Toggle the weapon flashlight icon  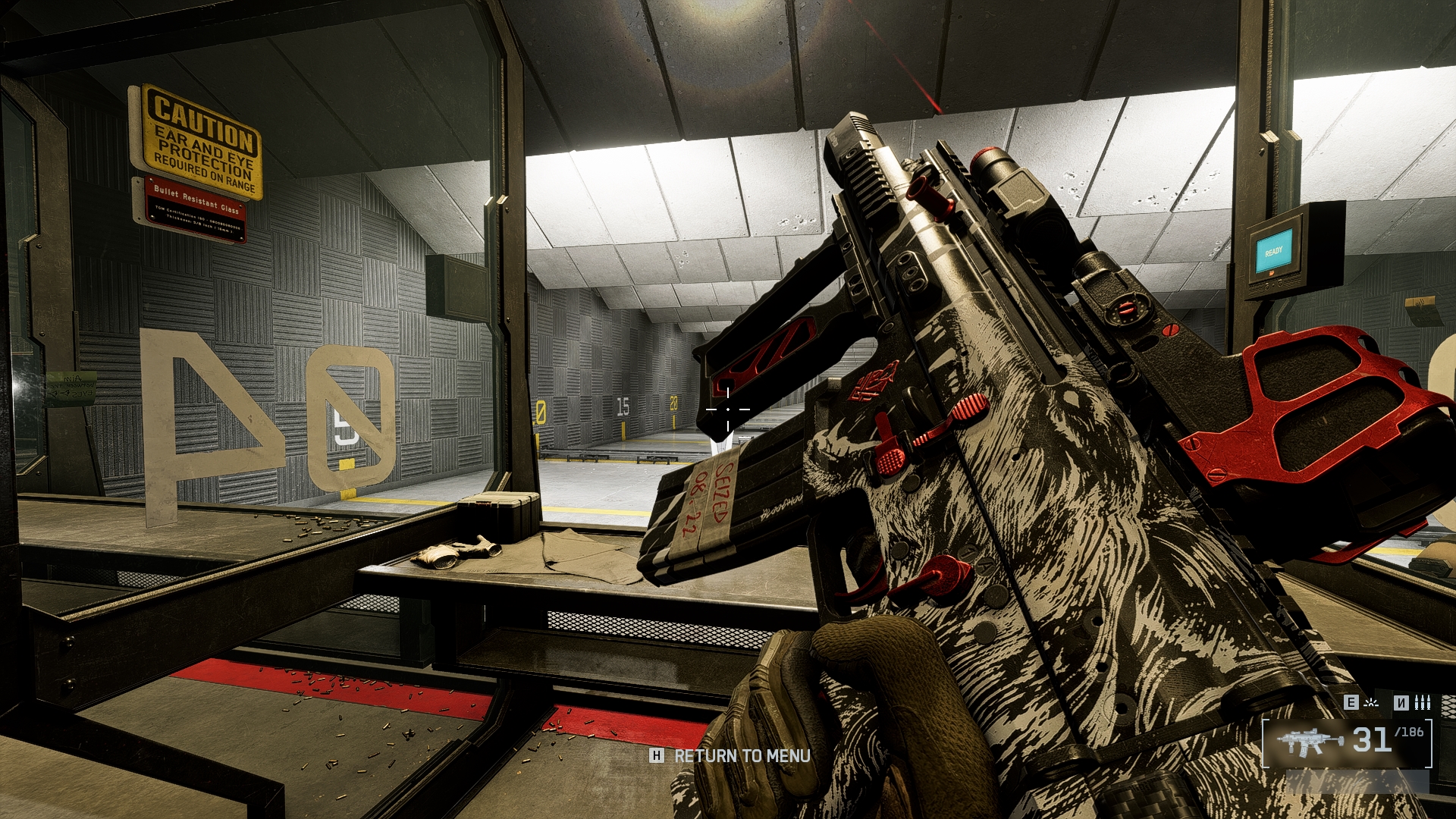point(1371,703)
